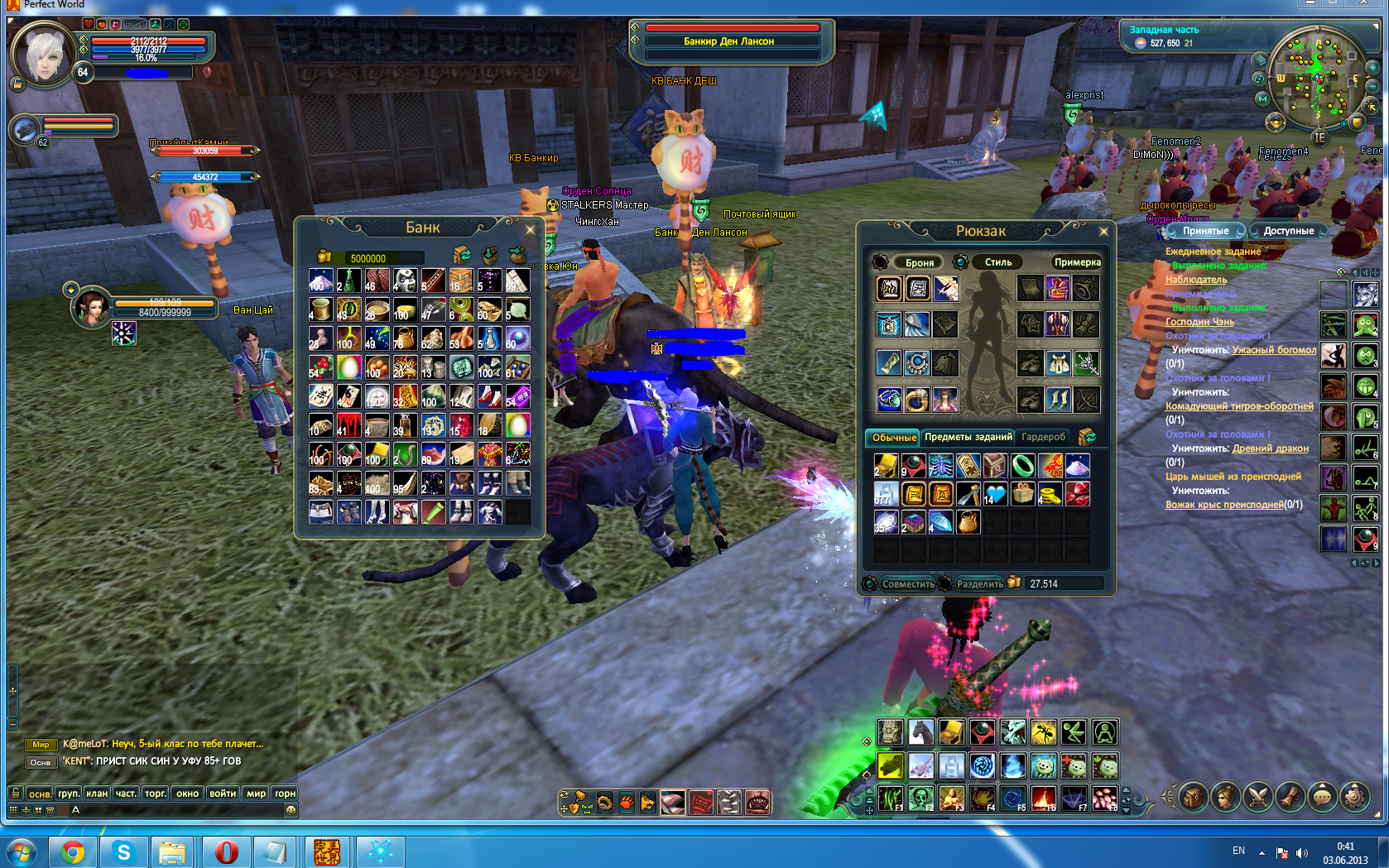Switch to the Стиль equipment tab
This screenshot has height=868, width=1389.
997,262
